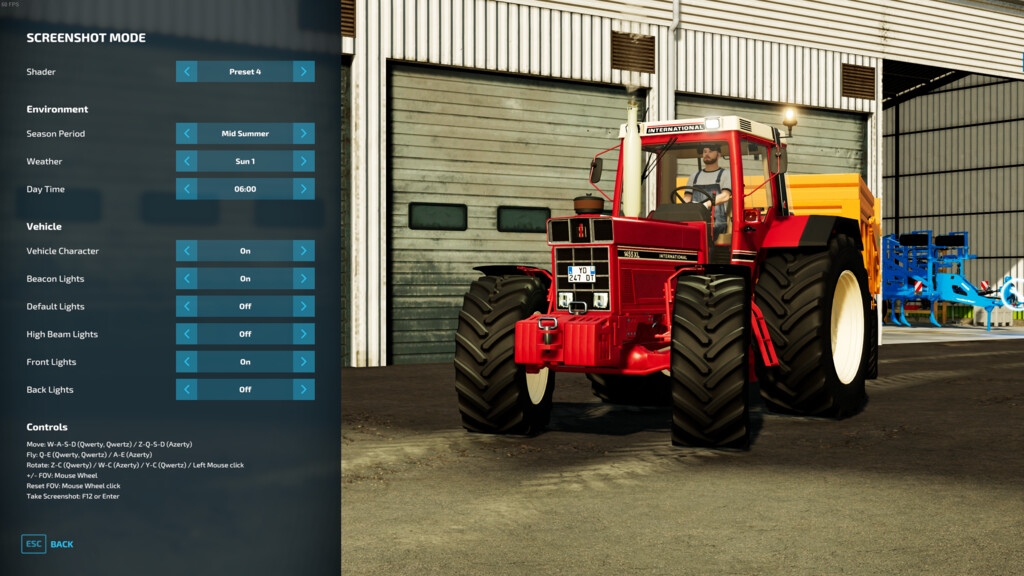Click the left arrow for High Beam Lights
Screen dimensions: 1024x576
186,334
